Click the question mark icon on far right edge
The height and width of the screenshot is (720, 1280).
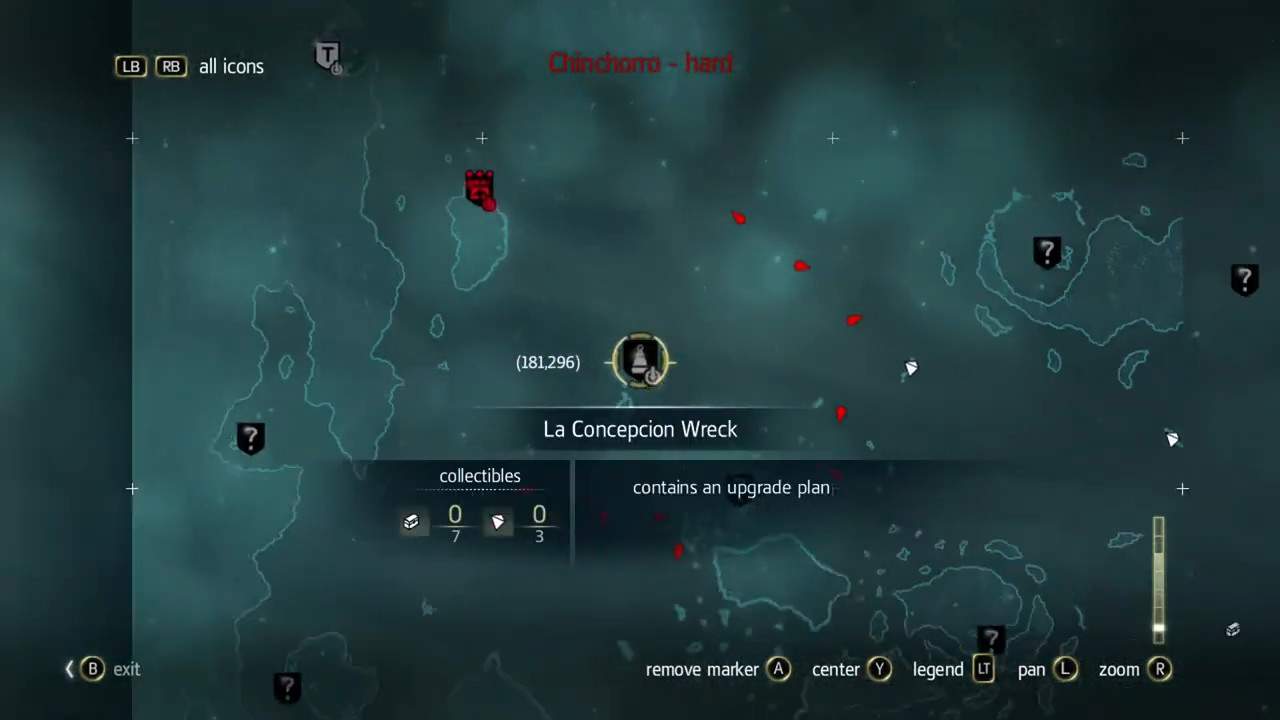click(1244, 281)
